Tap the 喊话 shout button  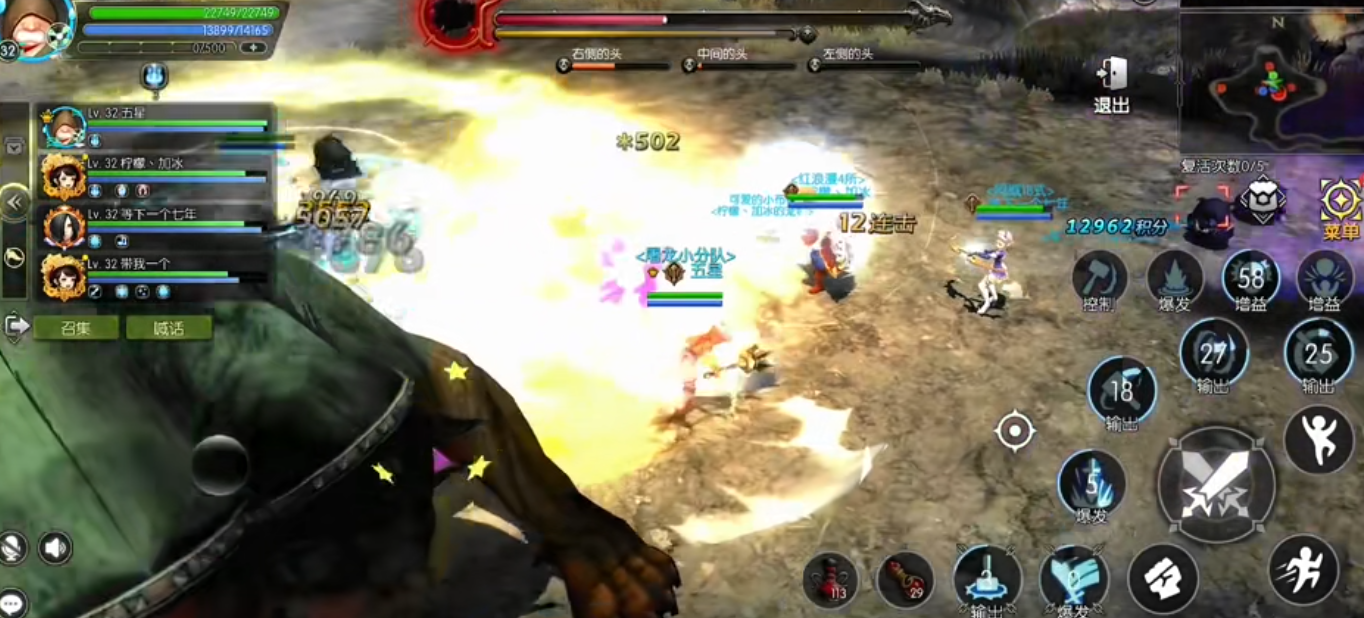click(x=168, y=328)
